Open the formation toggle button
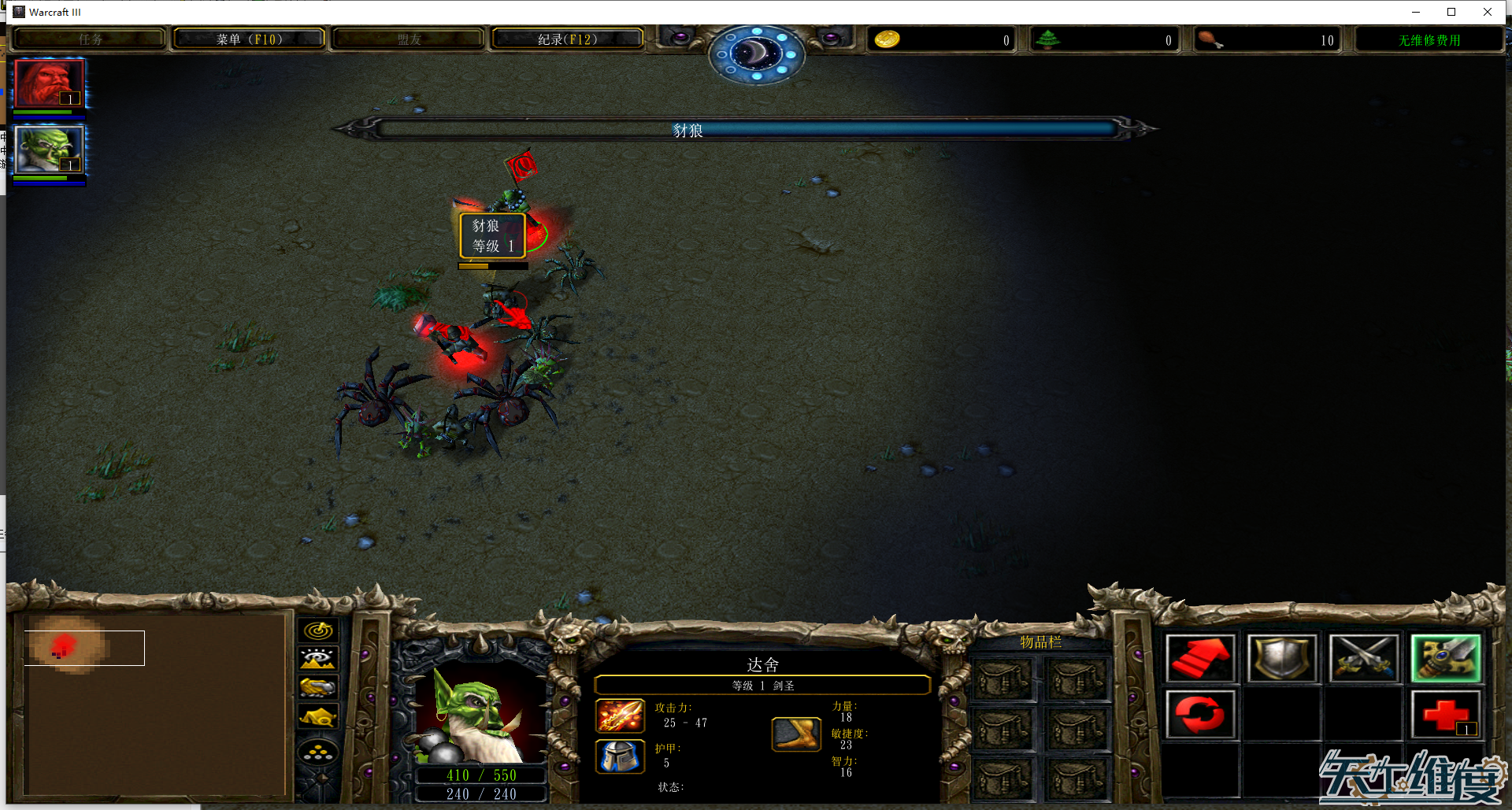The image size is (1512, 810). tap(318, 753)
